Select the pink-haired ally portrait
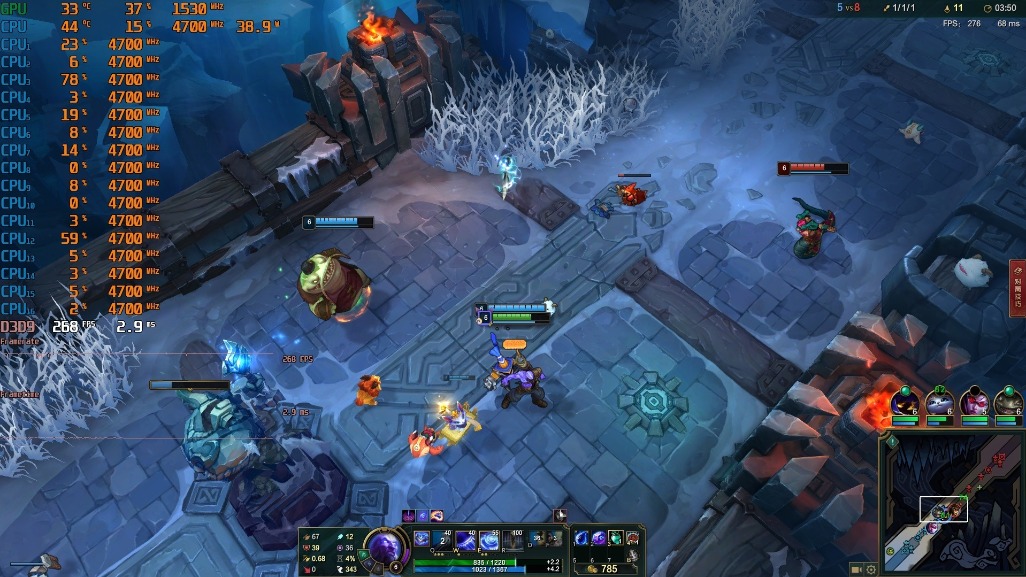The width and height of the screenshot is (1026, 577). pyautogui.click(x=973, y=402)
